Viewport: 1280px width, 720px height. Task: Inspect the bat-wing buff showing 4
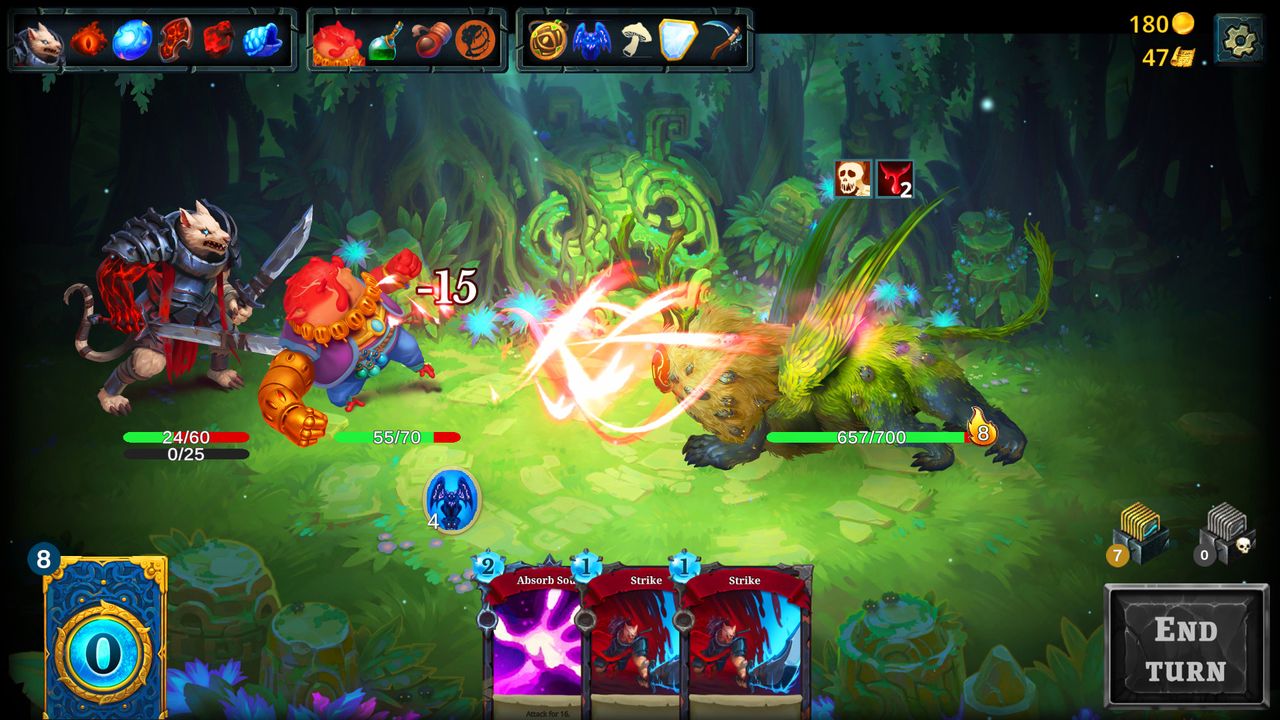pyautogui.click(x=455, y=502)
